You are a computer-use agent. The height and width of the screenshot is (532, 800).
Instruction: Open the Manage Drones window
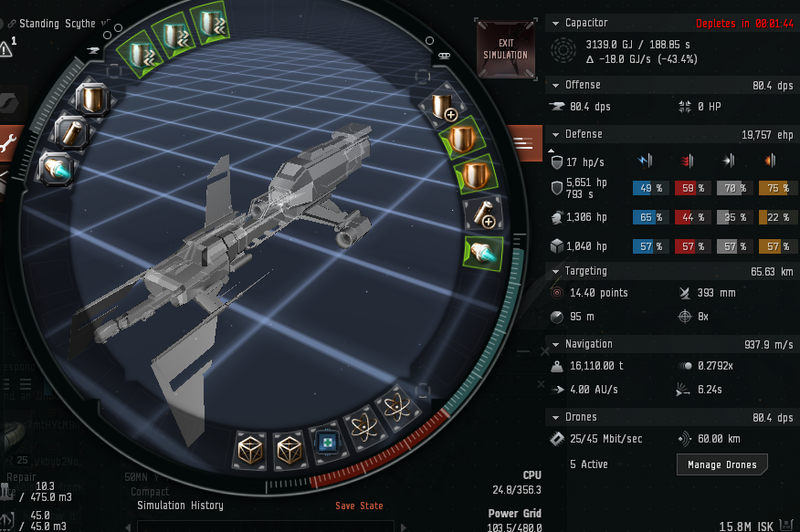[x=722, y=464]
